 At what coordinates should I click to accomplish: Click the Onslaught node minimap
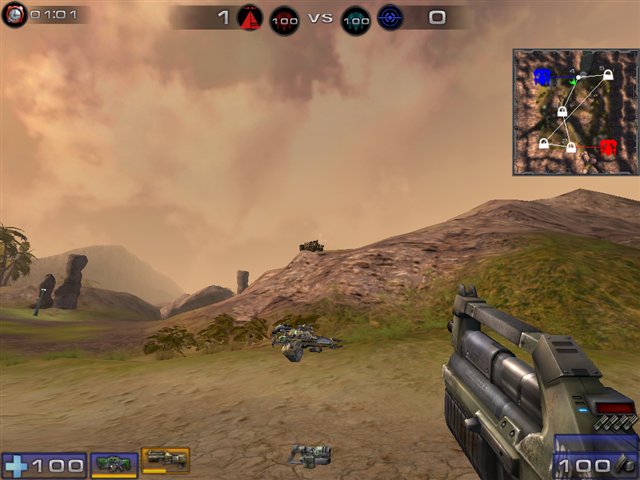[x=574, y=112]
